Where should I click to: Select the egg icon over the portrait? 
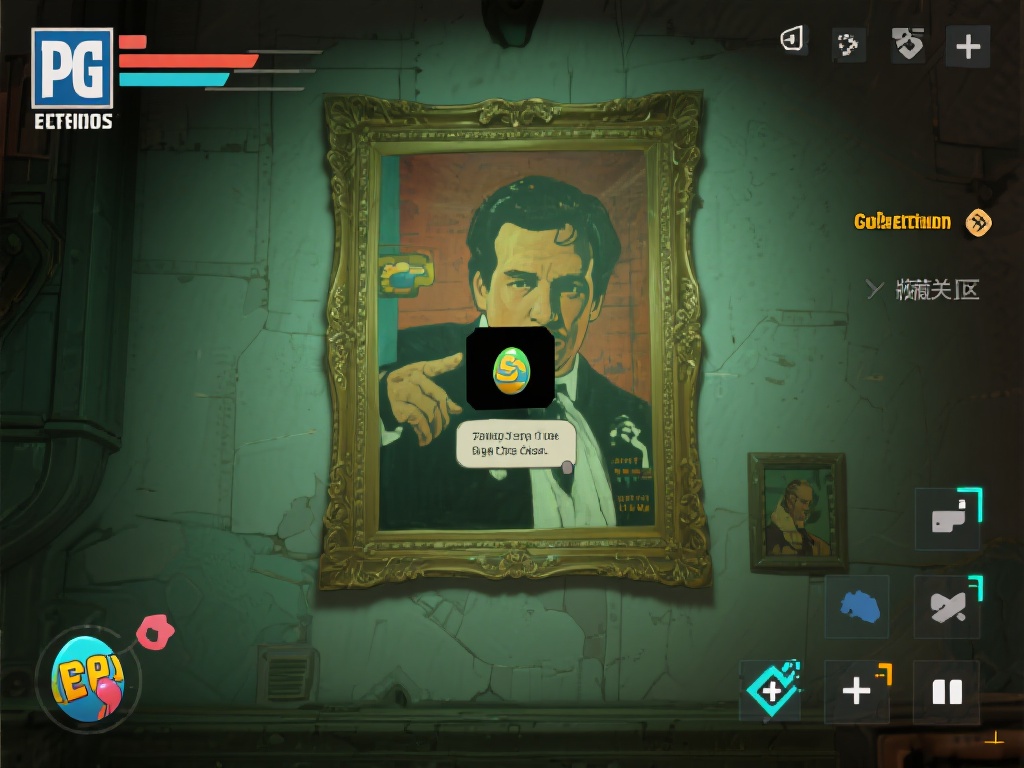point(510,368)
